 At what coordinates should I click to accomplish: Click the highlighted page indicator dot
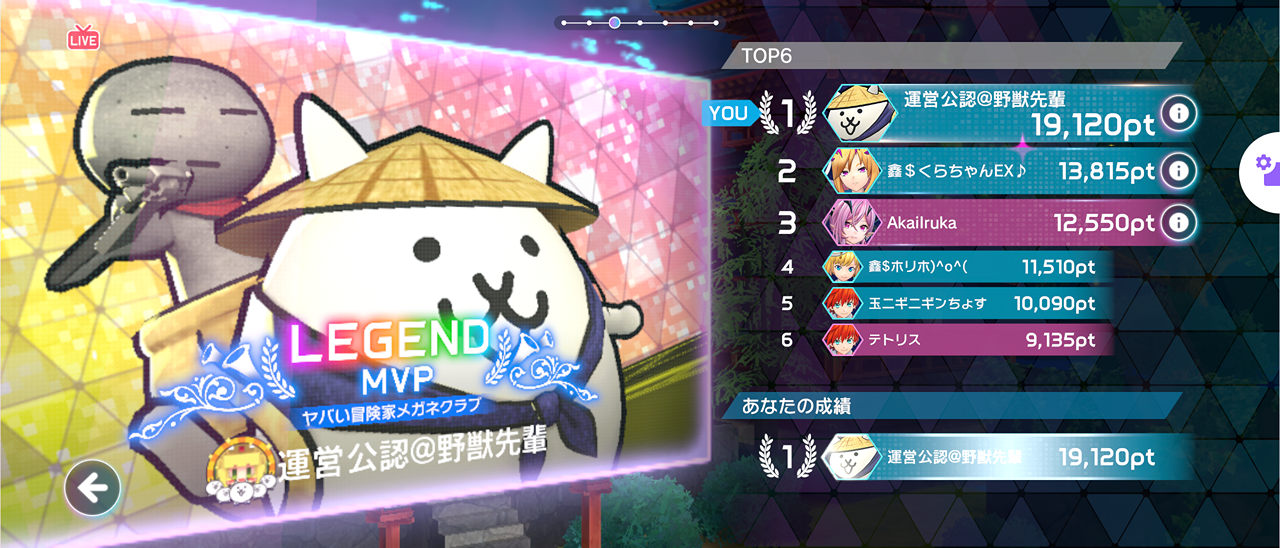coord(614,22)
